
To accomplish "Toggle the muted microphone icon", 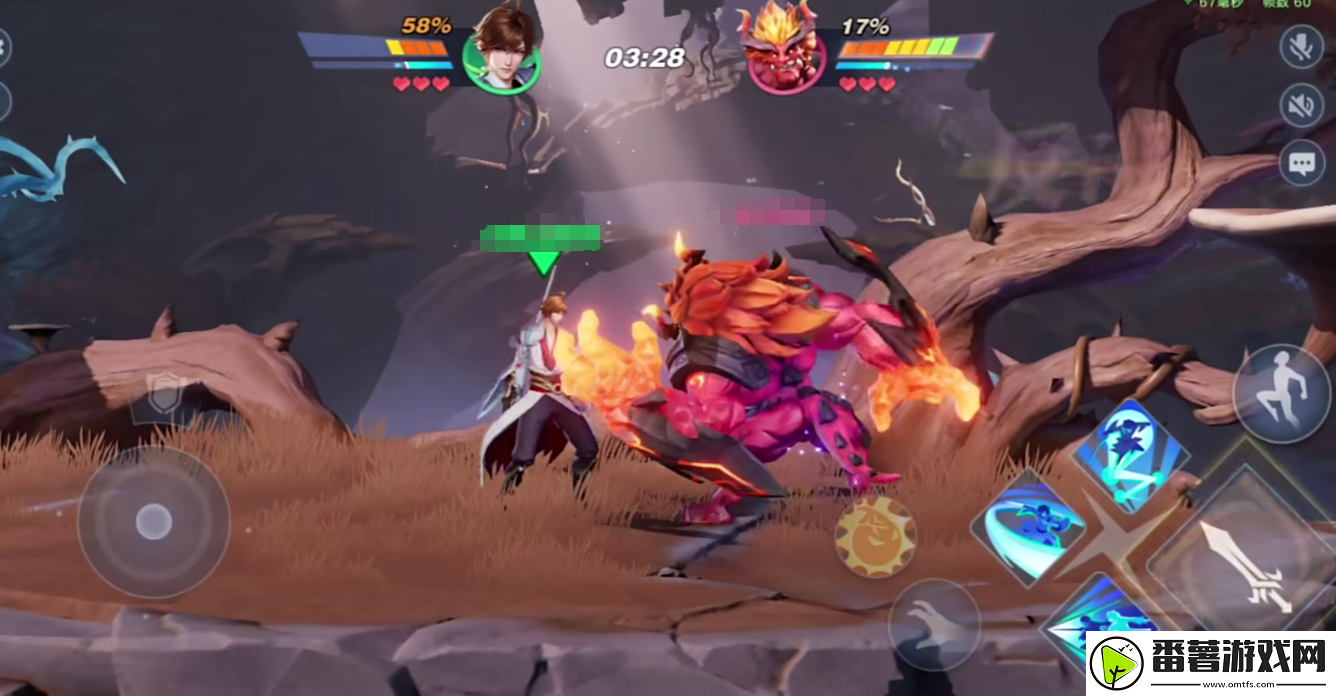I will [1301, 47].
